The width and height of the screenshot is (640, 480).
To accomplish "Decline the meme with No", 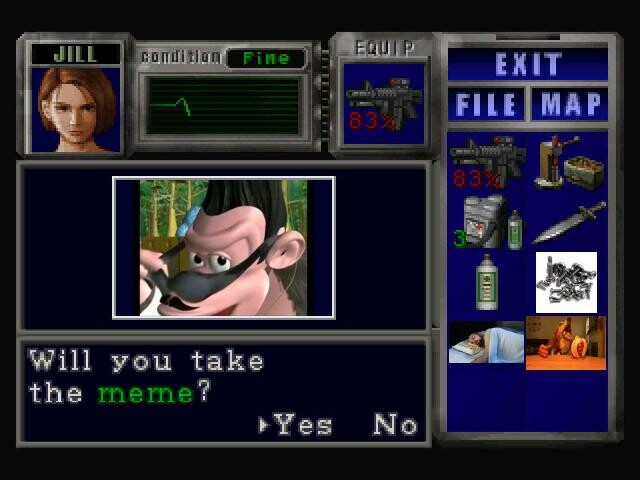I will (x=395, y=424).
